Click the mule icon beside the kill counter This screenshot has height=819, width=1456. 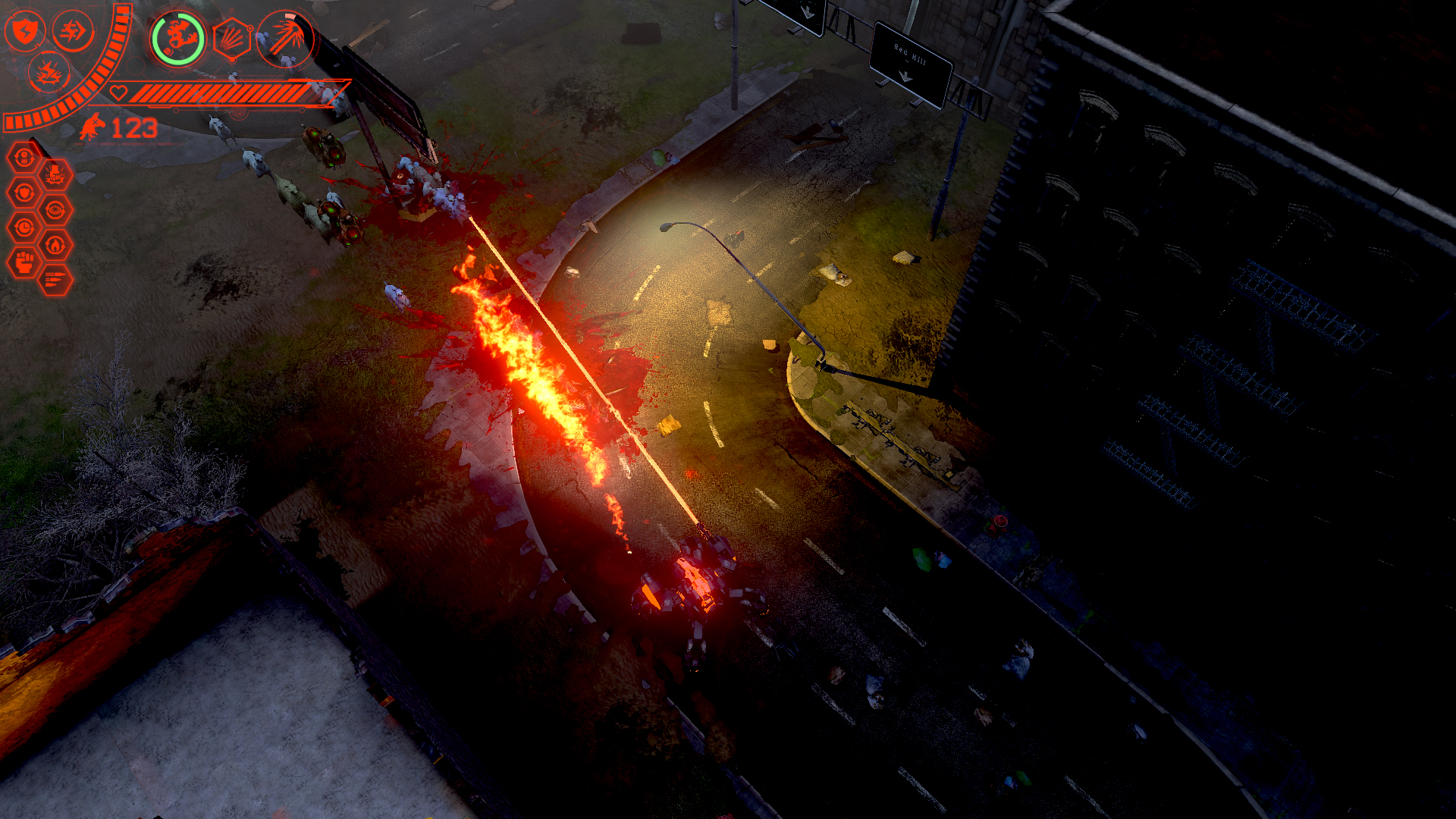point(92,127)
